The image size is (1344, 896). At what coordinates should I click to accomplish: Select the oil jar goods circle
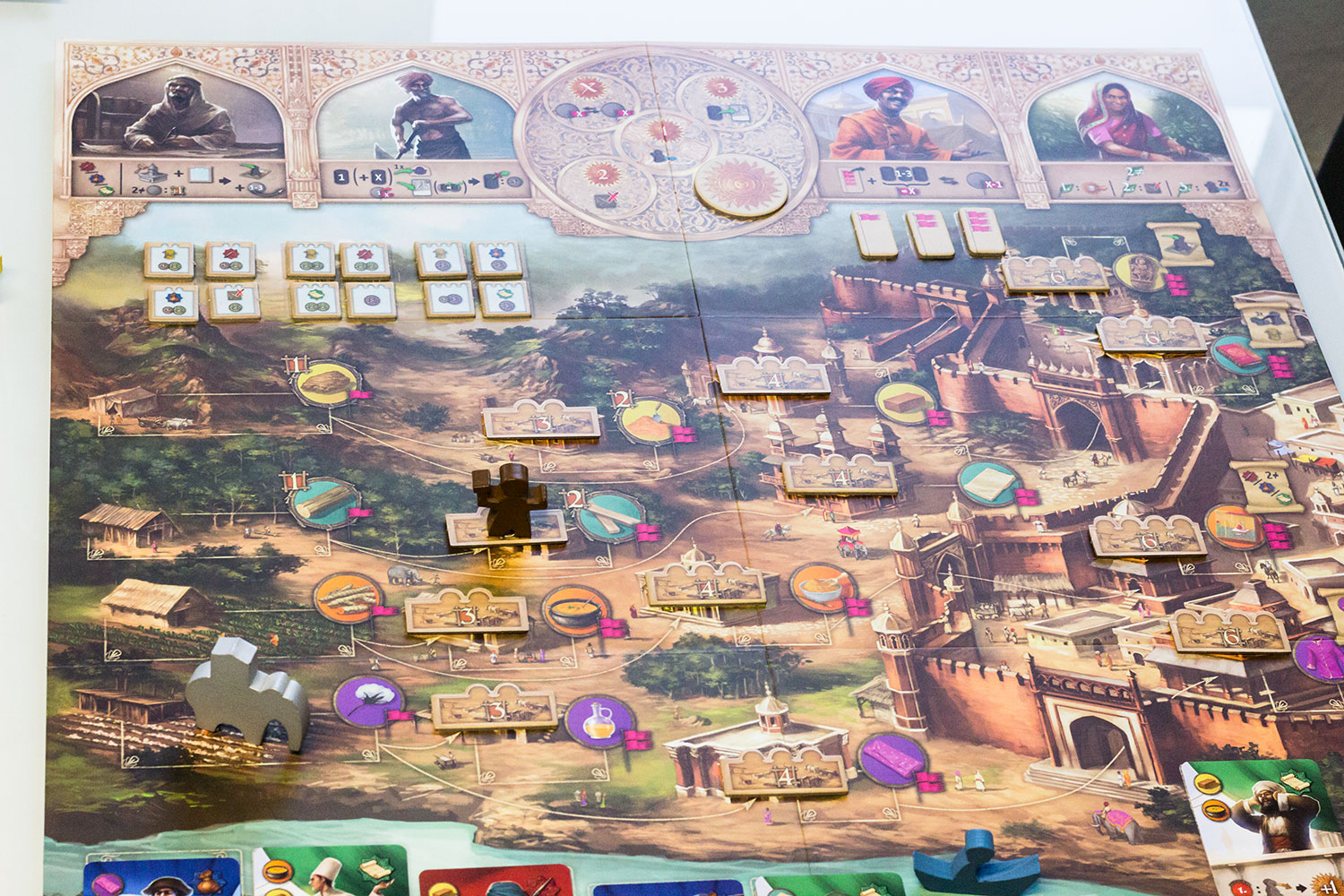599,719
